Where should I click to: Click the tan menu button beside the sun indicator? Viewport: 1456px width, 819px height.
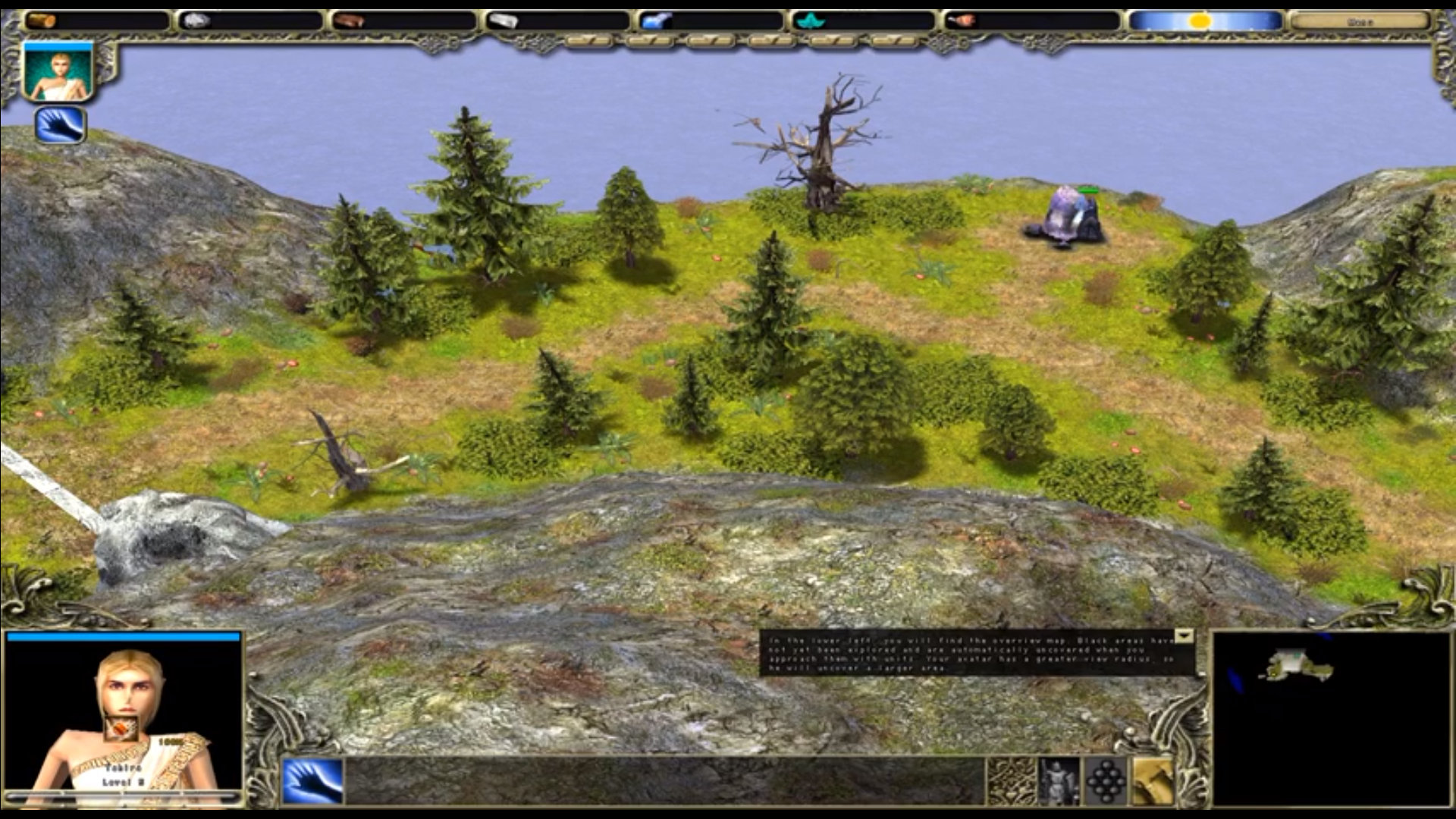(1358, 22)
